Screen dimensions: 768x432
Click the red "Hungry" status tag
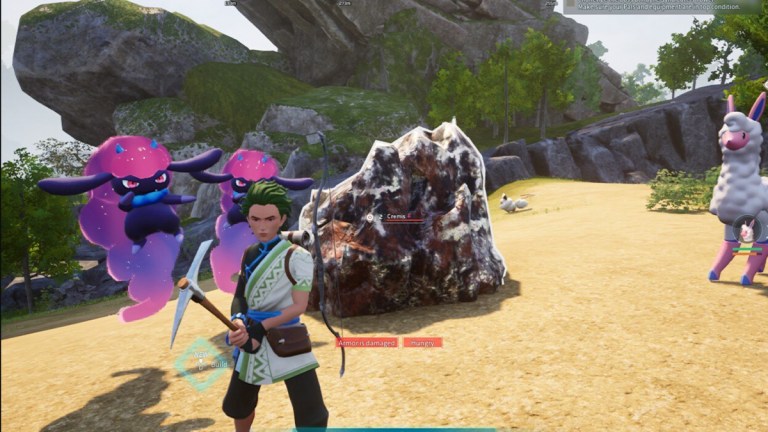click(422, 342)
